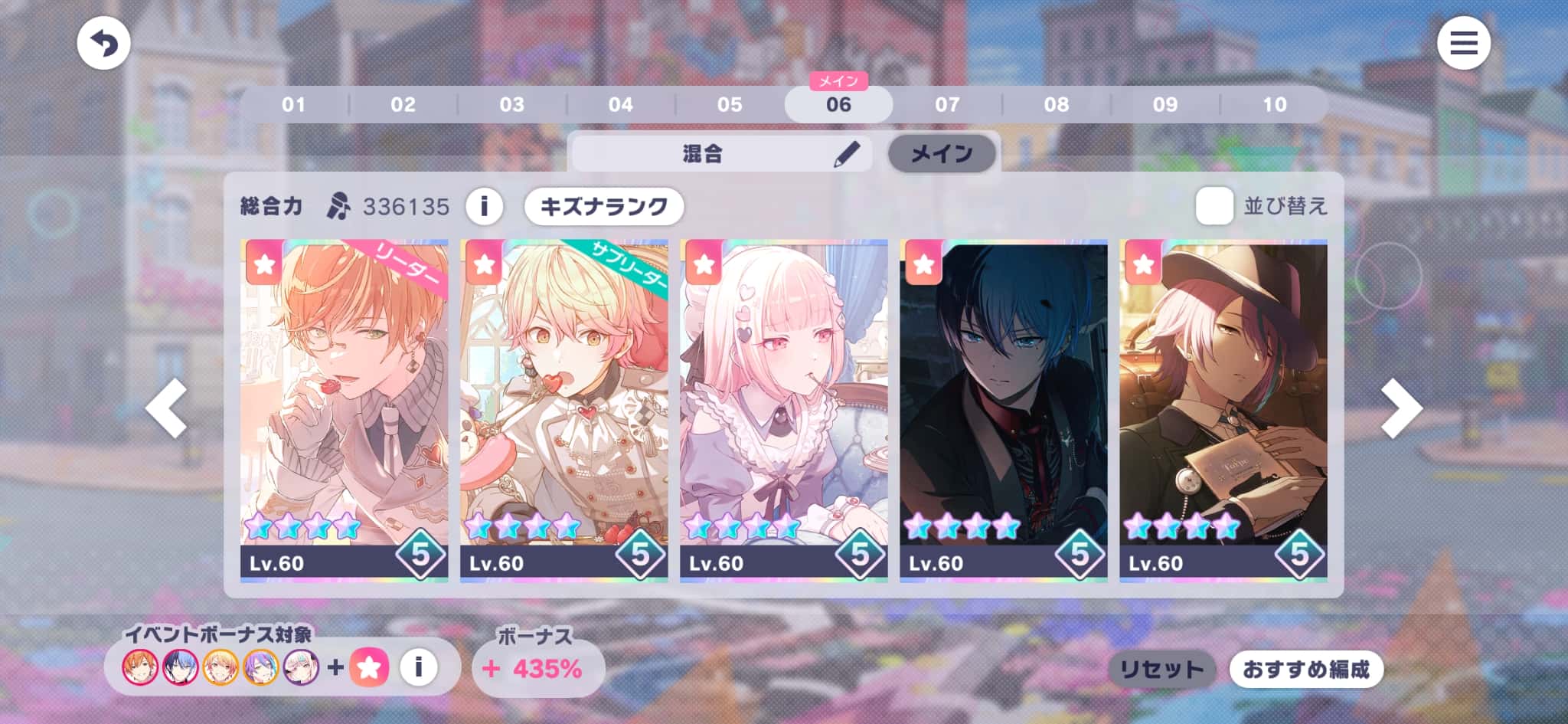Toggle the 並び替え reorder checkbox
Viewport: 1568px width, 724px height.
pos(1214,205)
